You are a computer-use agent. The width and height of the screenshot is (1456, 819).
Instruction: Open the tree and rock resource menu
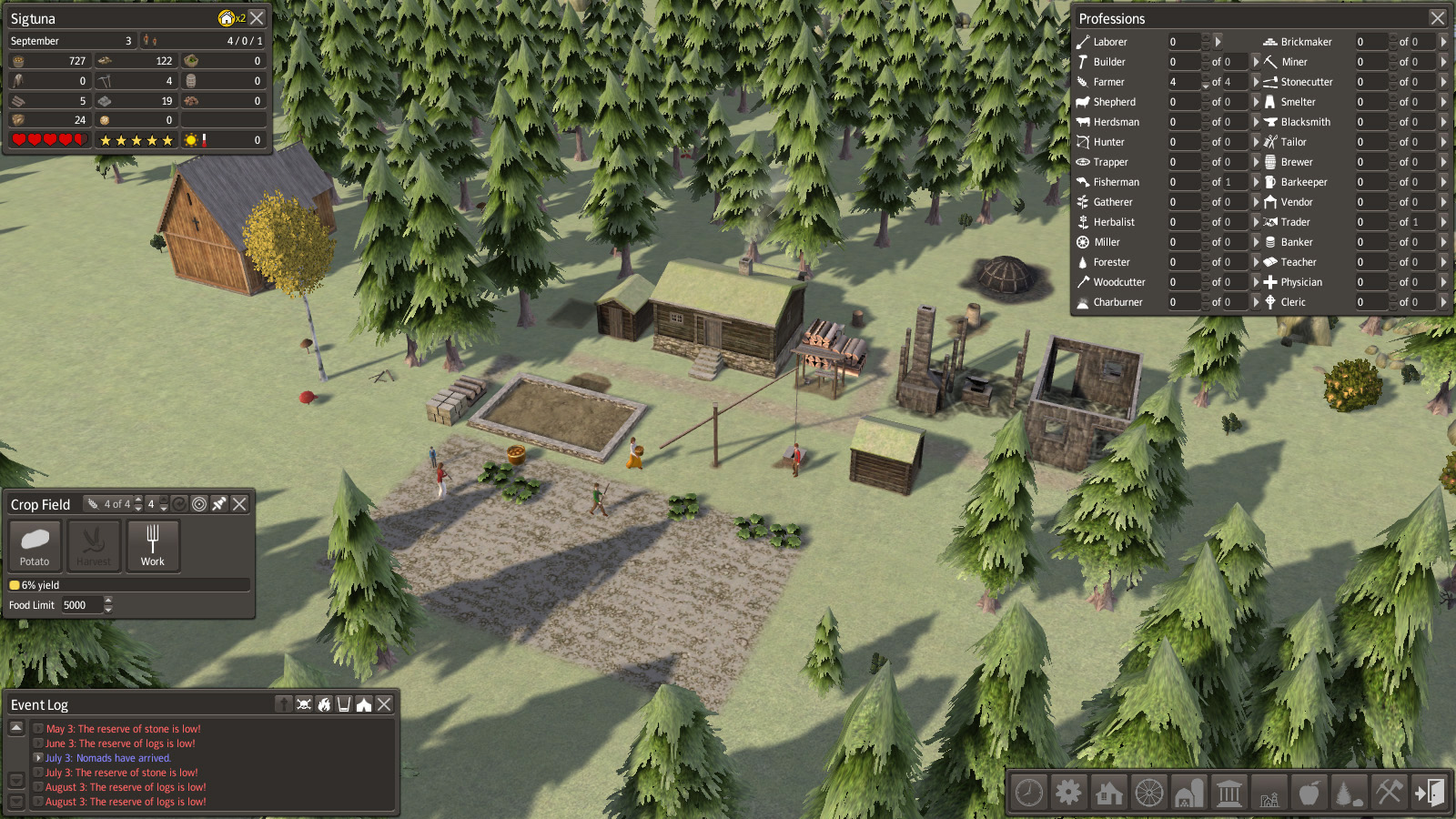point(1349,793)
